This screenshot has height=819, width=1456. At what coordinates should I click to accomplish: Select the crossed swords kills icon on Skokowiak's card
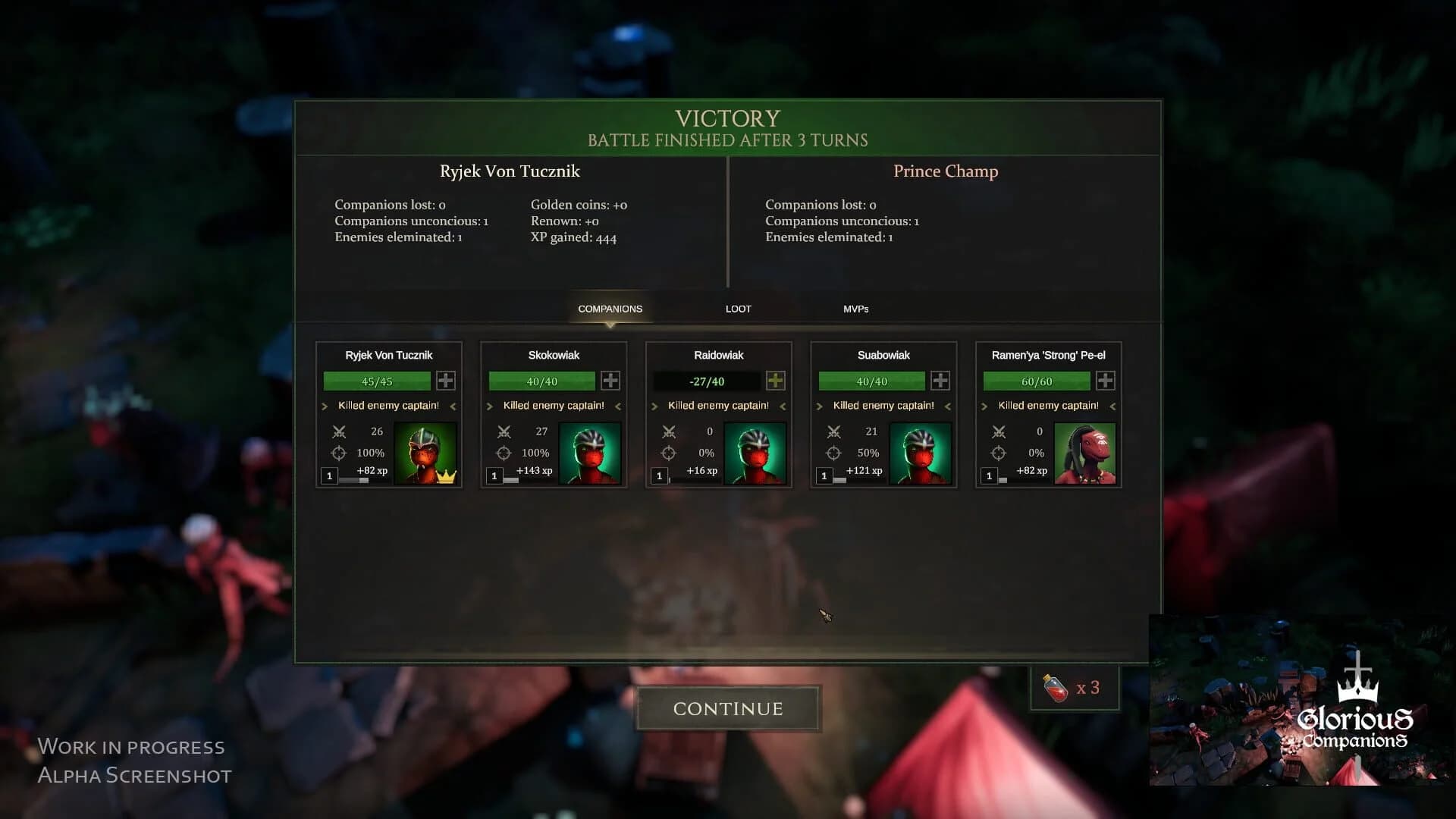click(503, 431)
